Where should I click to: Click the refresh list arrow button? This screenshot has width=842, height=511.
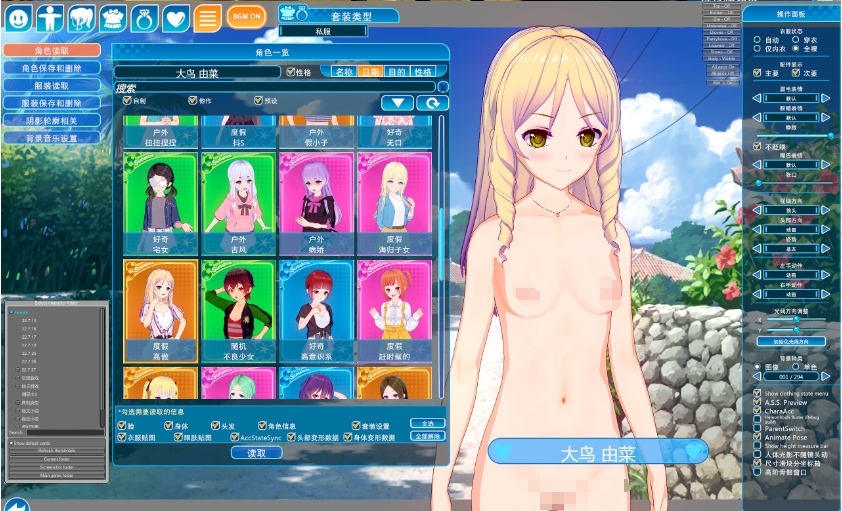pos(432,102)
